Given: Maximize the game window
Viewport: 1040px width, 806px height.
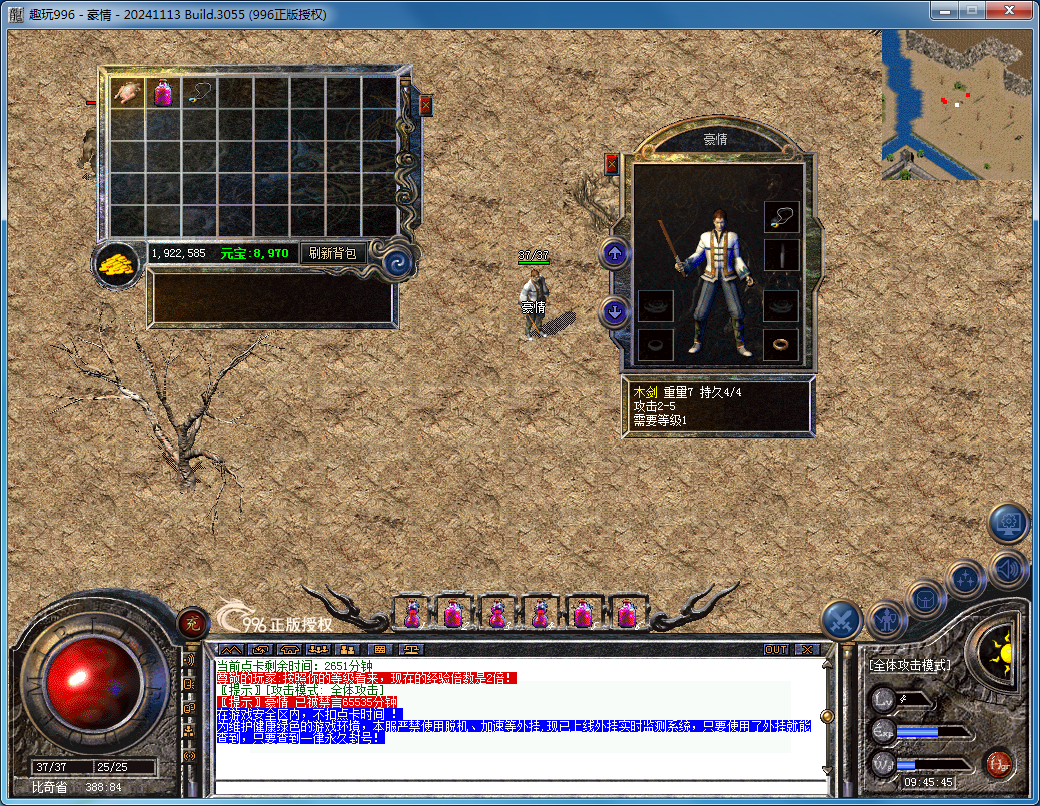Looking at the screenshot, I should click(x=969, y=10).
